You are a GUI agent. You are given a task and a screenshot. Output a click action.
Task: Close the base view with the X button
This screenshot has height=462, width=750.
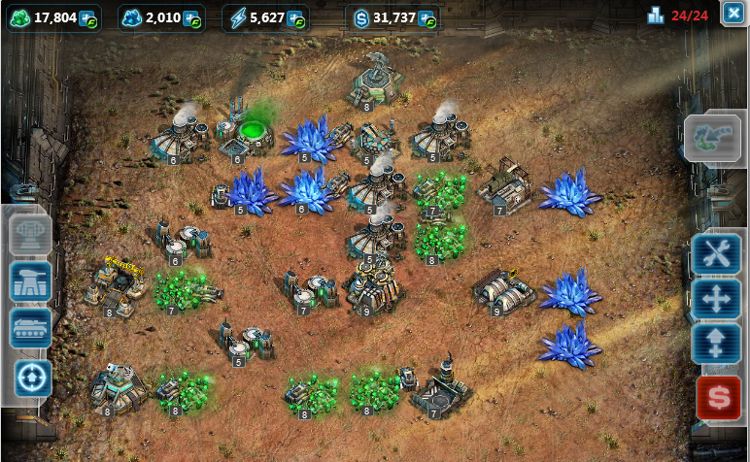(732, 15)
